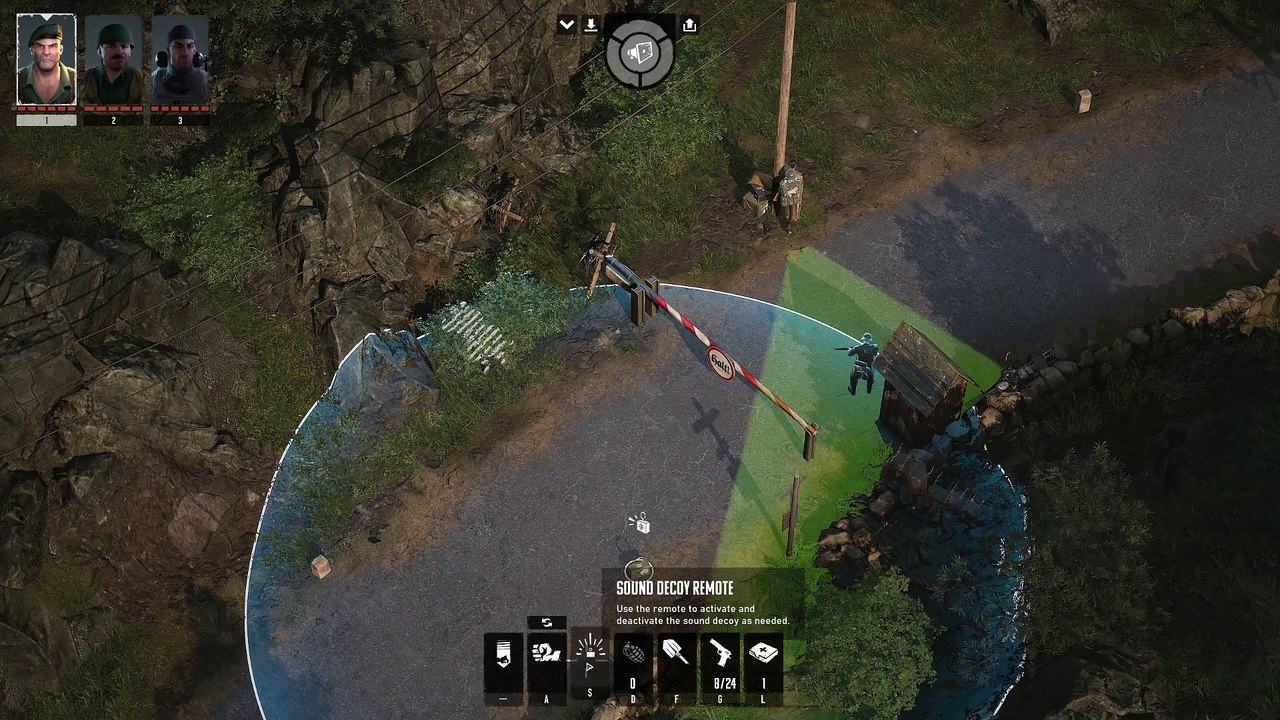Select the helmeted soldier with mustache portrait
The image size is (1280, 720).
[x=113, y=60]
